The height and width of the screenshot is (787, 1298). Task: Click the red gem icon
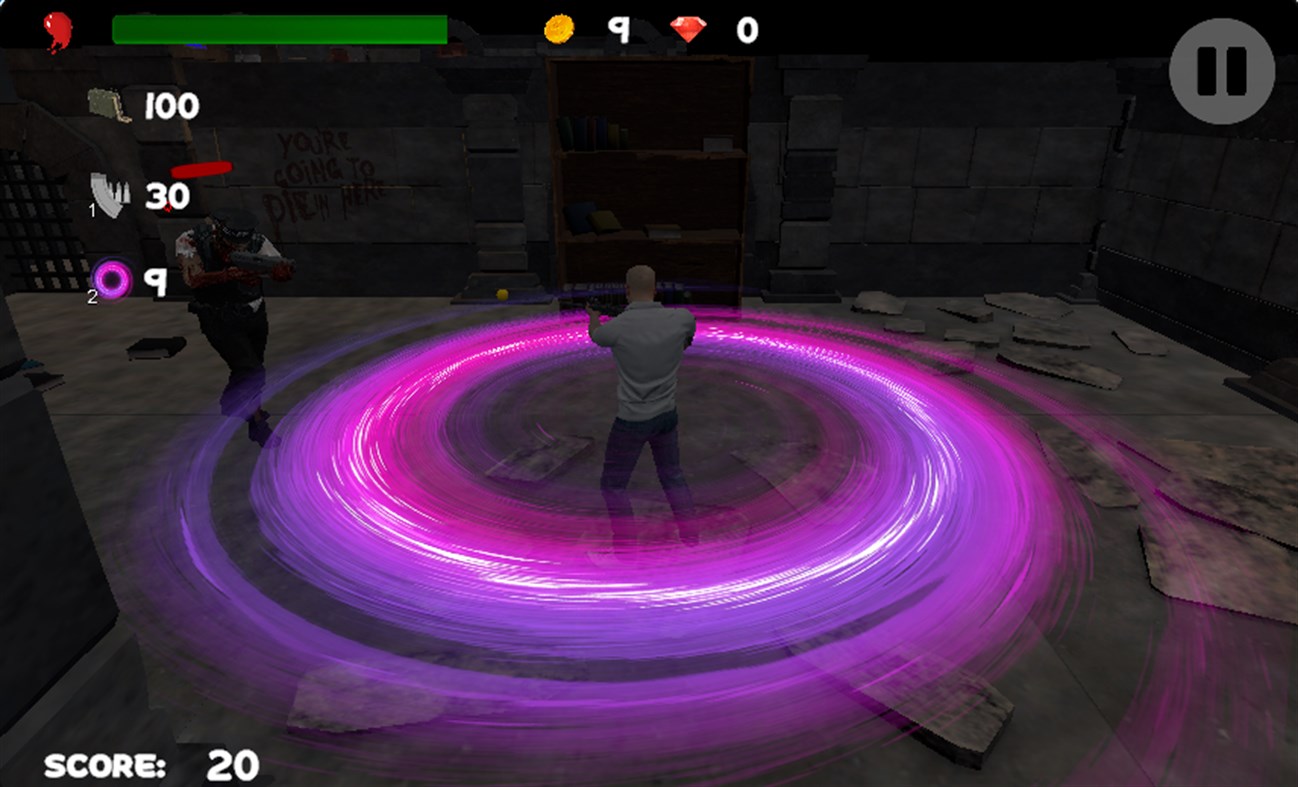pos(687,29)
